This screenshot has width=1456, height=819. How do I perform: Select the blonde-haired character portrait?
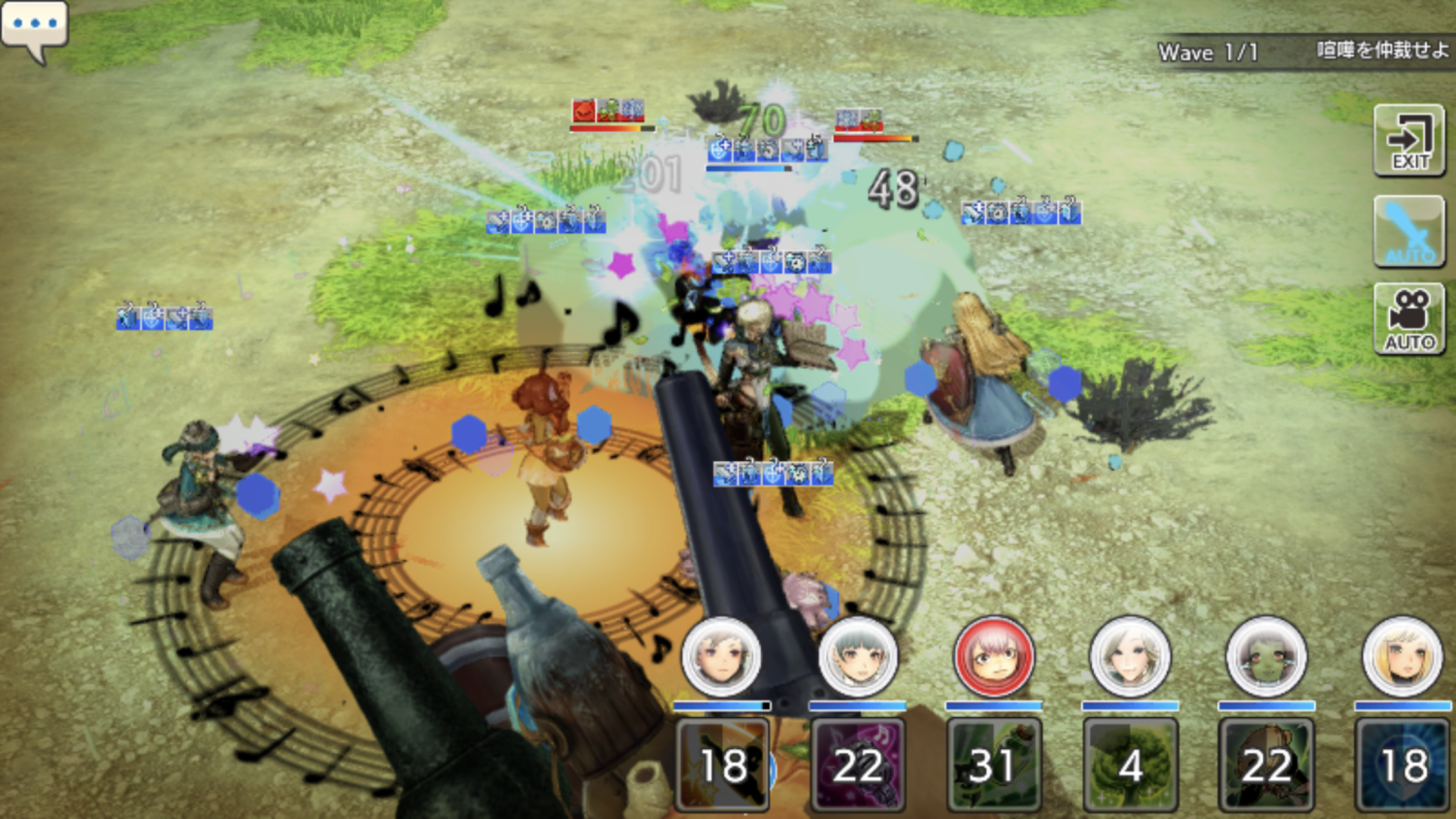[x=1402, y=657]
